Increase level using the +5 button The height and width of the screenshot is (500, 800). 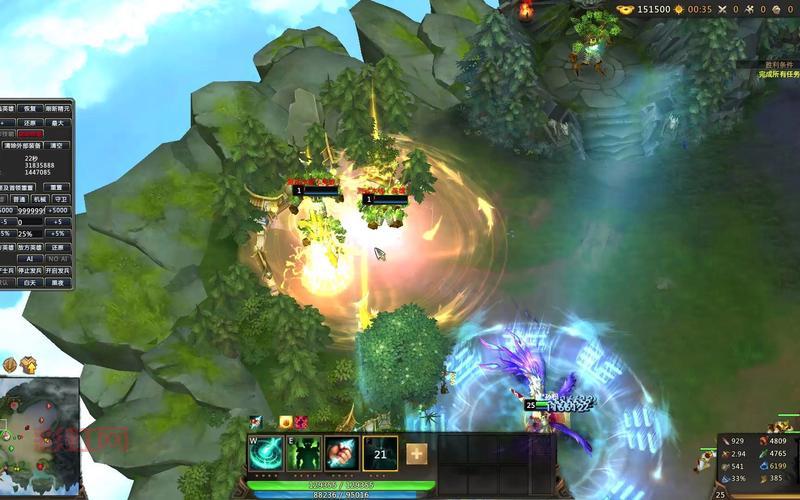58,222
